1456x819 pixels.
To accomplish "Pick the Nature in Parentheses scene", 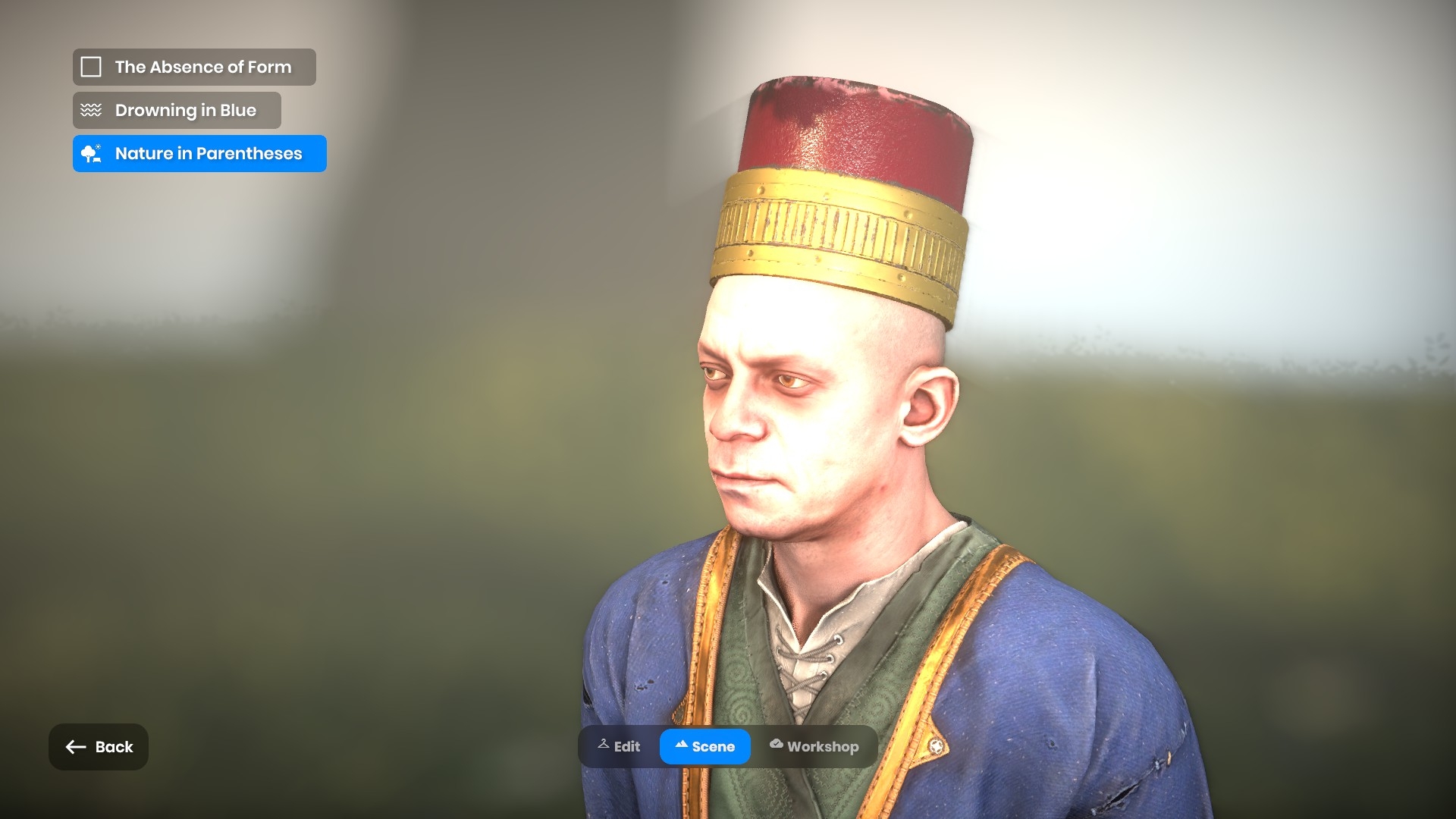I will point(199,154).
